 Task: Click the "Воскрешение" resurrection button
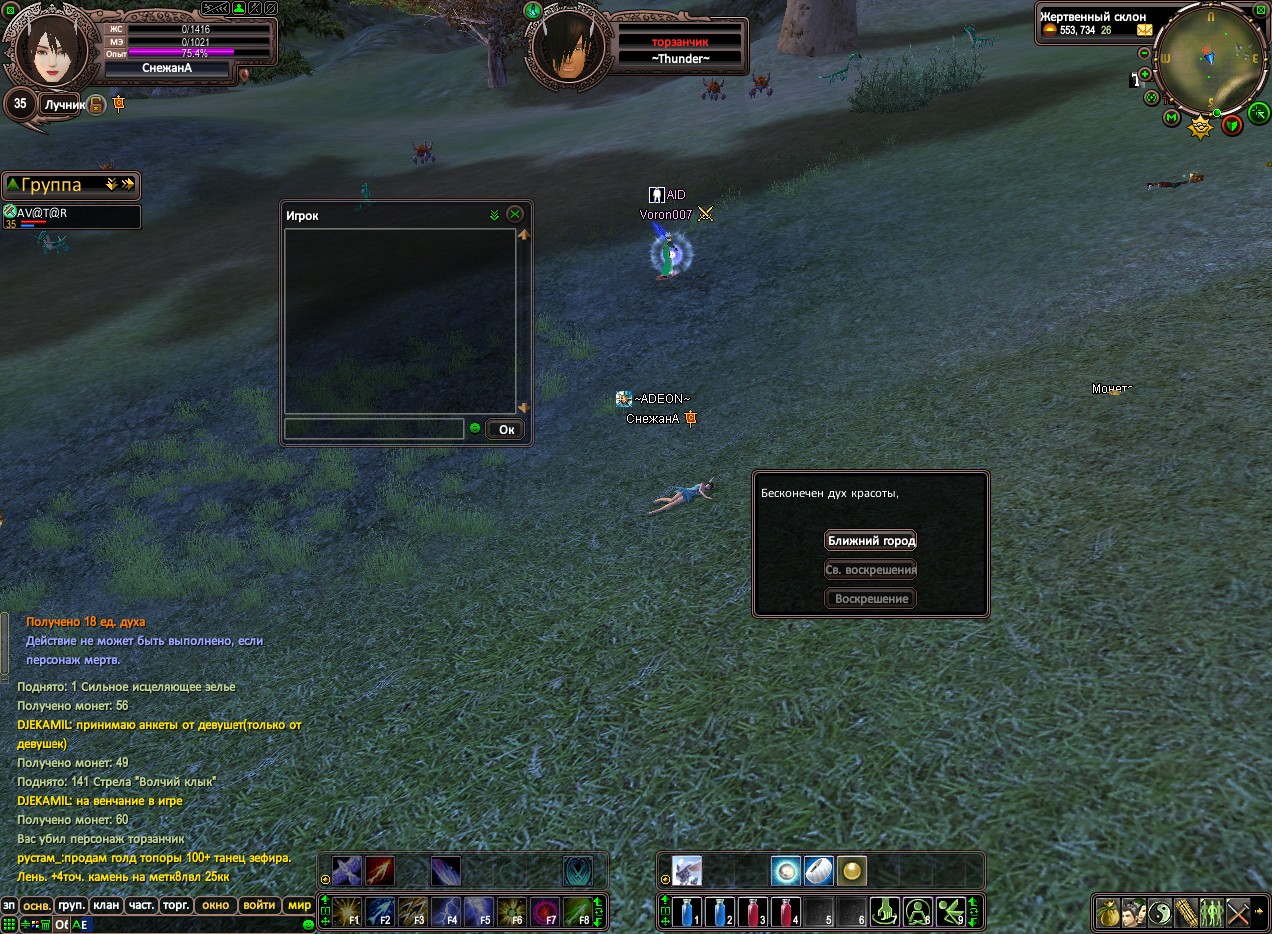pyautogui.click(x=871, y=599)
